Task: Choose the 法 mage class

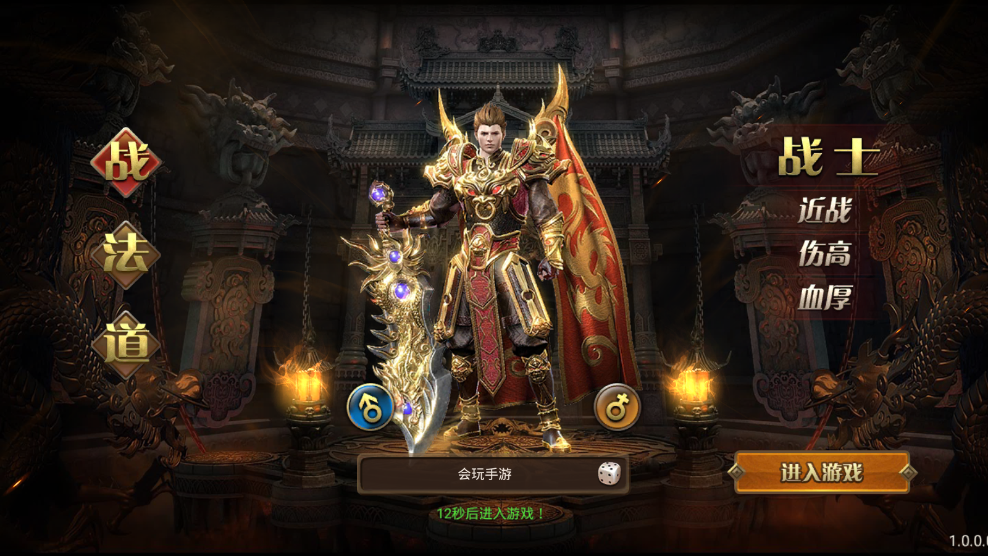Action: tap(125, 255)
